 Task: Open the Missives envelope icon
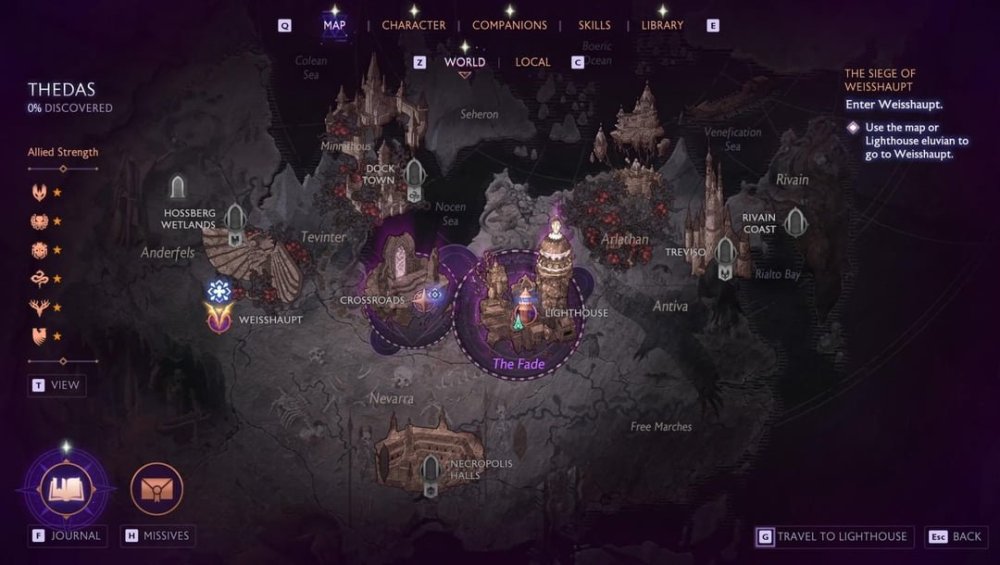click(157, 489)
